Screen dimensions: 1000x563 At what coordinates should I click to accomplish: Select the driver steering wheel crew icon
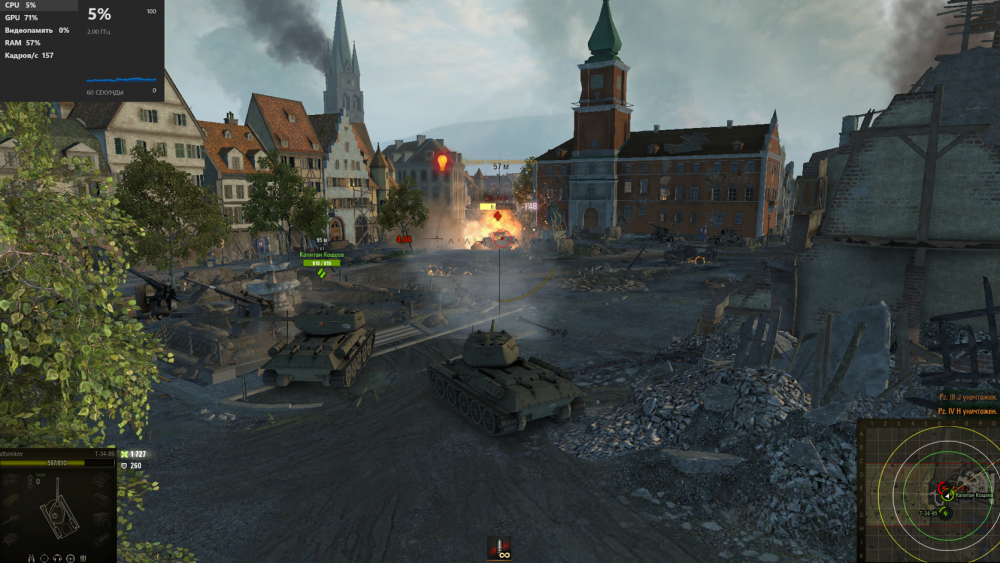70,558
